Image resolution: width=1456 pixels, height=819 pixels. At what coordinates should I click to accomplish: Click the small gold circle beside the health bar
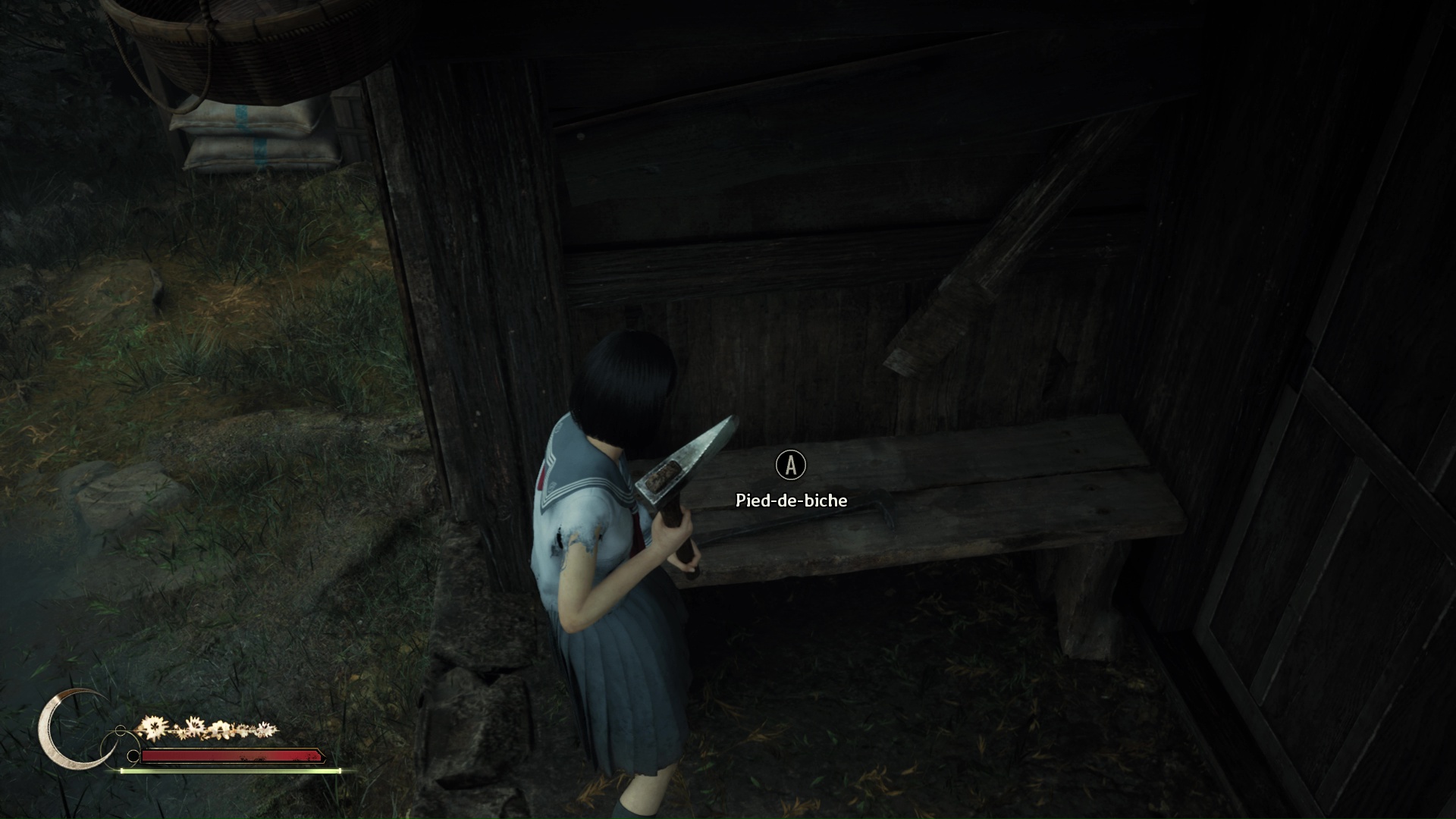(119, 730)
